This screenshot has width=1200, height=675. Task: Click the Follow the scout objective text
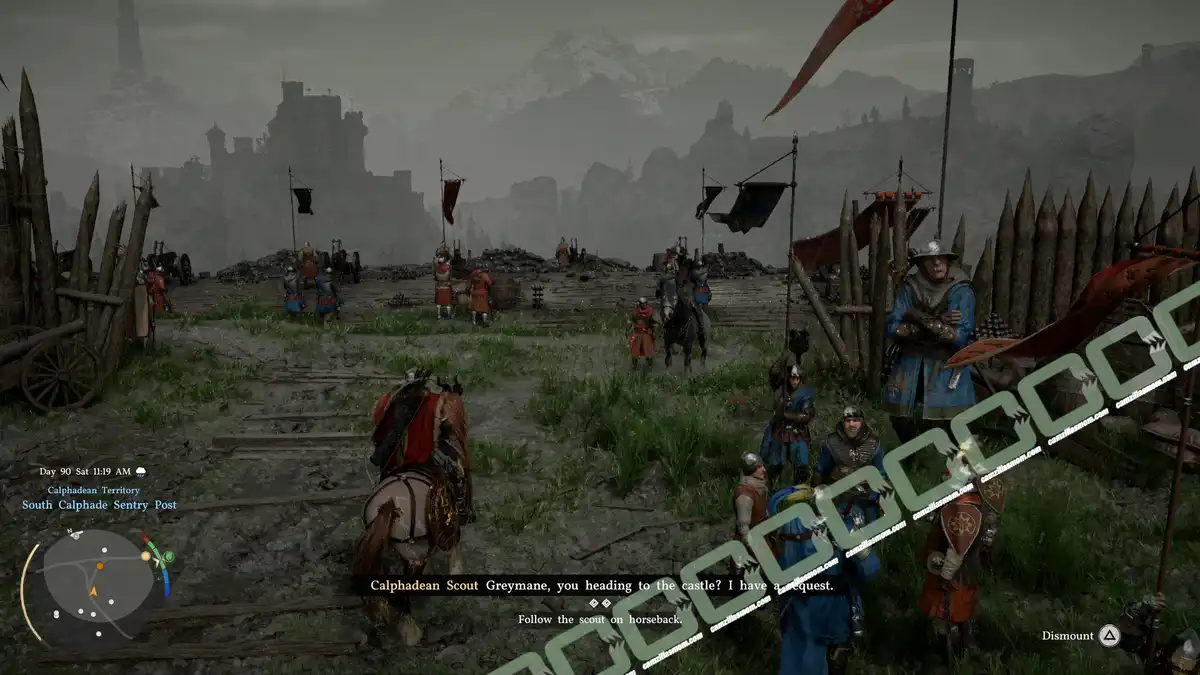click(599, 619)
